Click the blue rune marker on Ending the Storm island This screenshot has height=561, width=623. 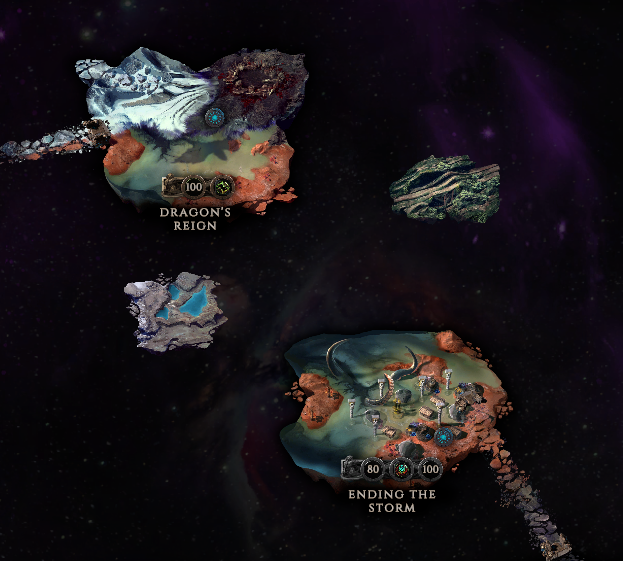[443, 437]
